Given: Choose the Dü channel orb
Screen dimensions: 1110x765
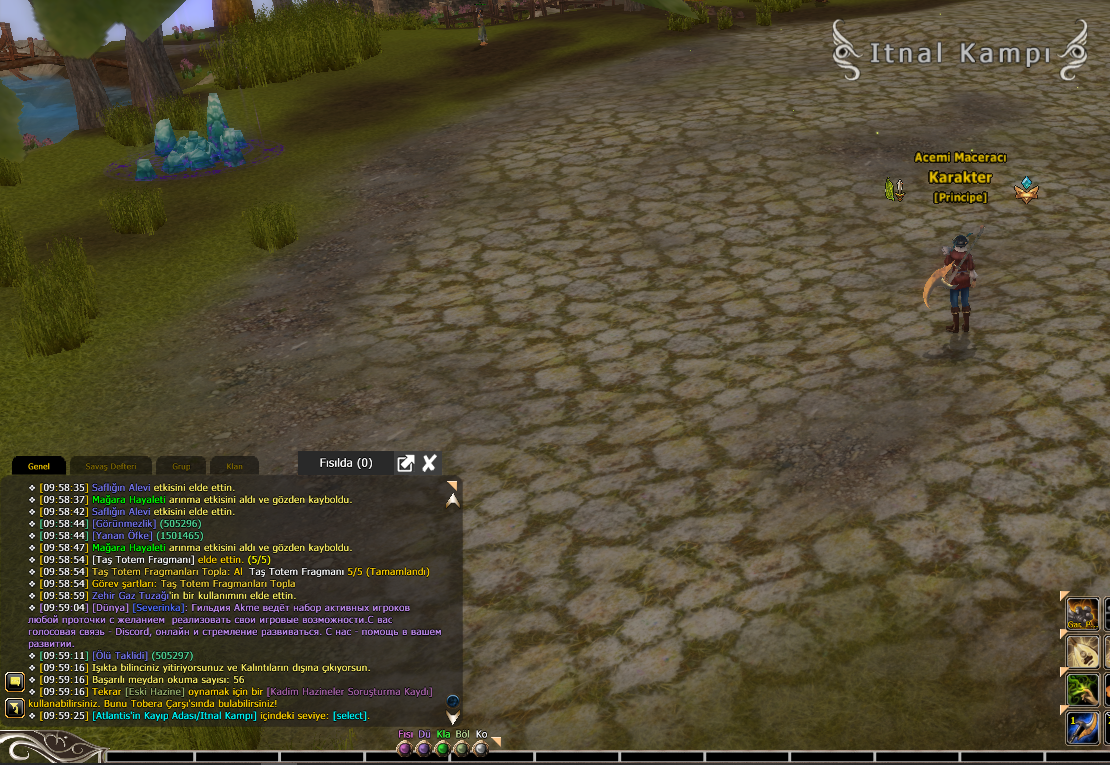Looking at the screenshot, I should point(423,748).
